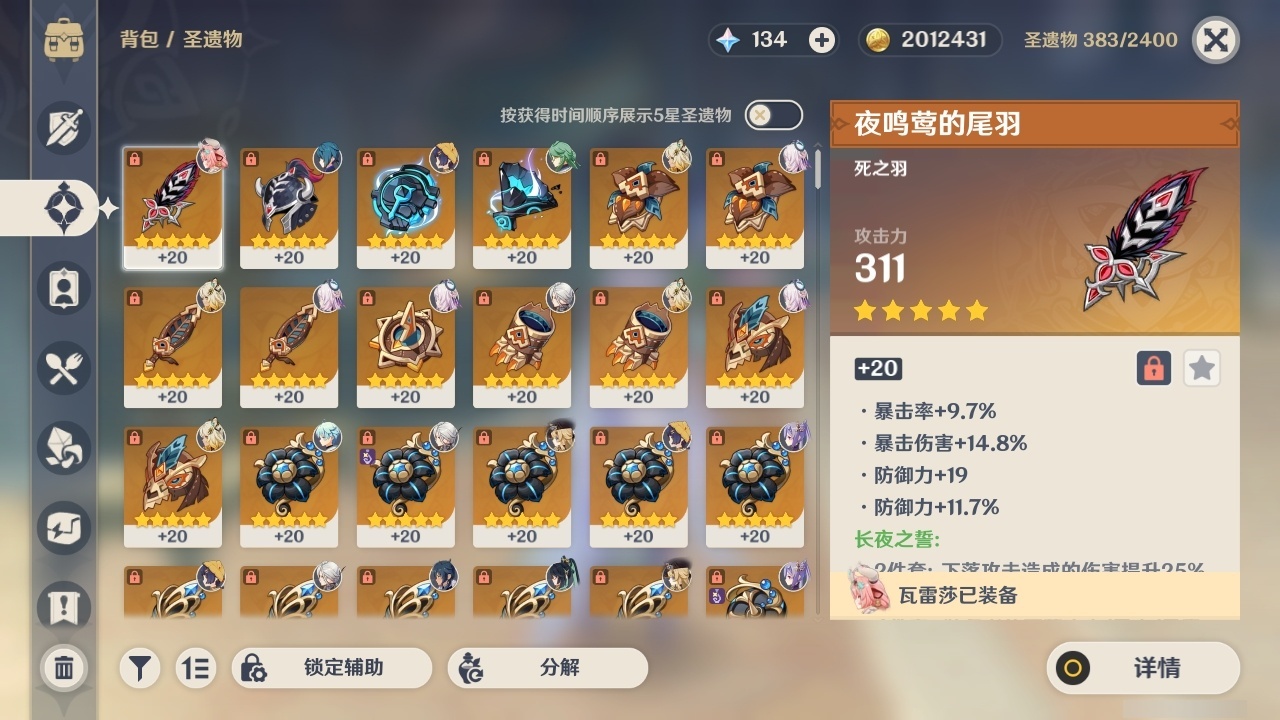1280x720 pixels.
Task: Open the materials inventory icon
Action: click(62, 448)
